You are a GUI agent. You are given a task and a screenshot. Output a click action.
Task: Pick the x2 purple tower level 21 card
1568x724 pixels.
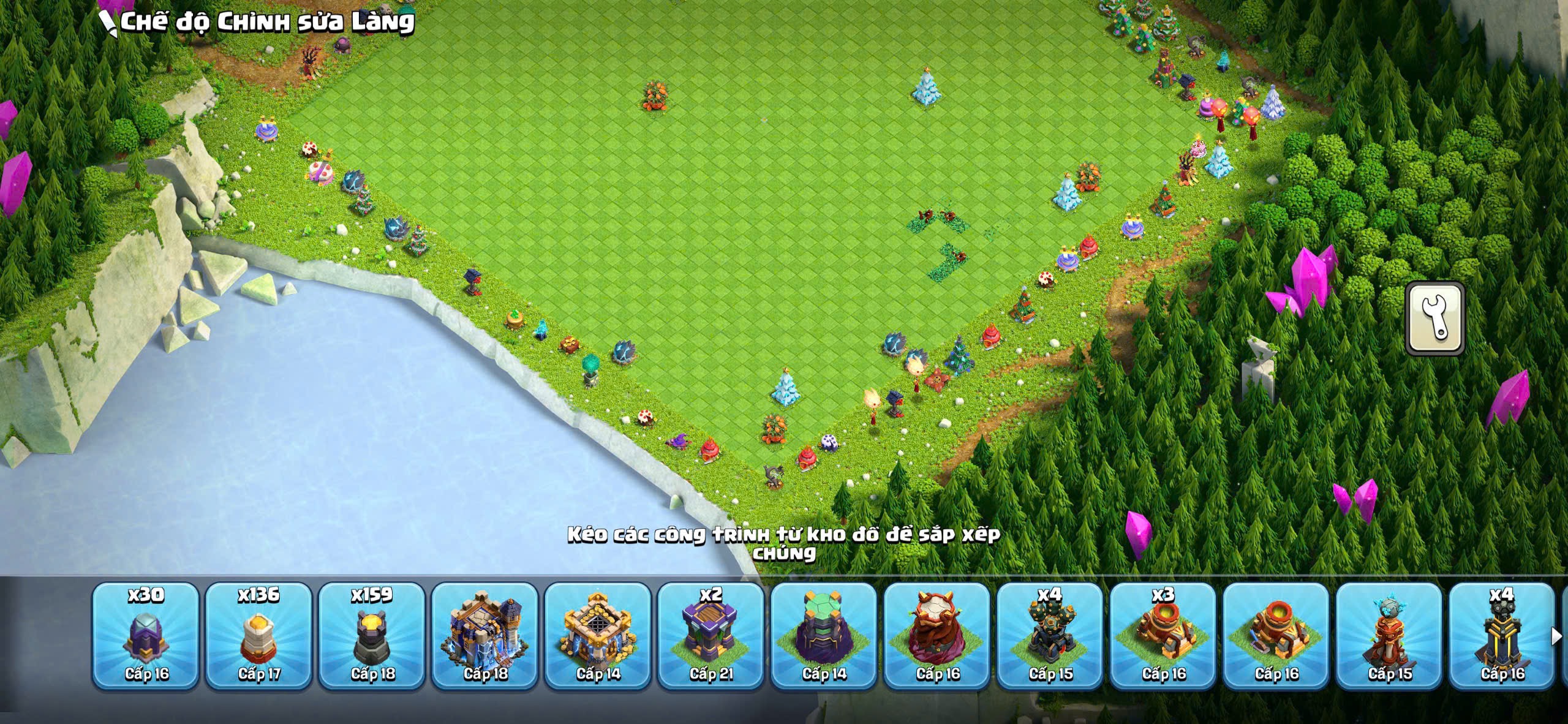tap(710, 636)
